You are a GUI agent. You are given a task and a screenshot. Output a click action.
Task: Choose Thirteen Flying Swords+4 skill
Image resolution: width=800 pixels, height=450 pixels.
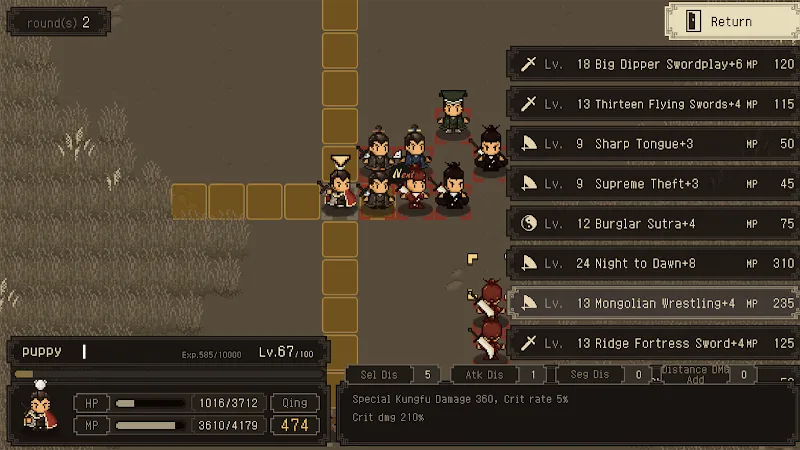tap(654, 104)
